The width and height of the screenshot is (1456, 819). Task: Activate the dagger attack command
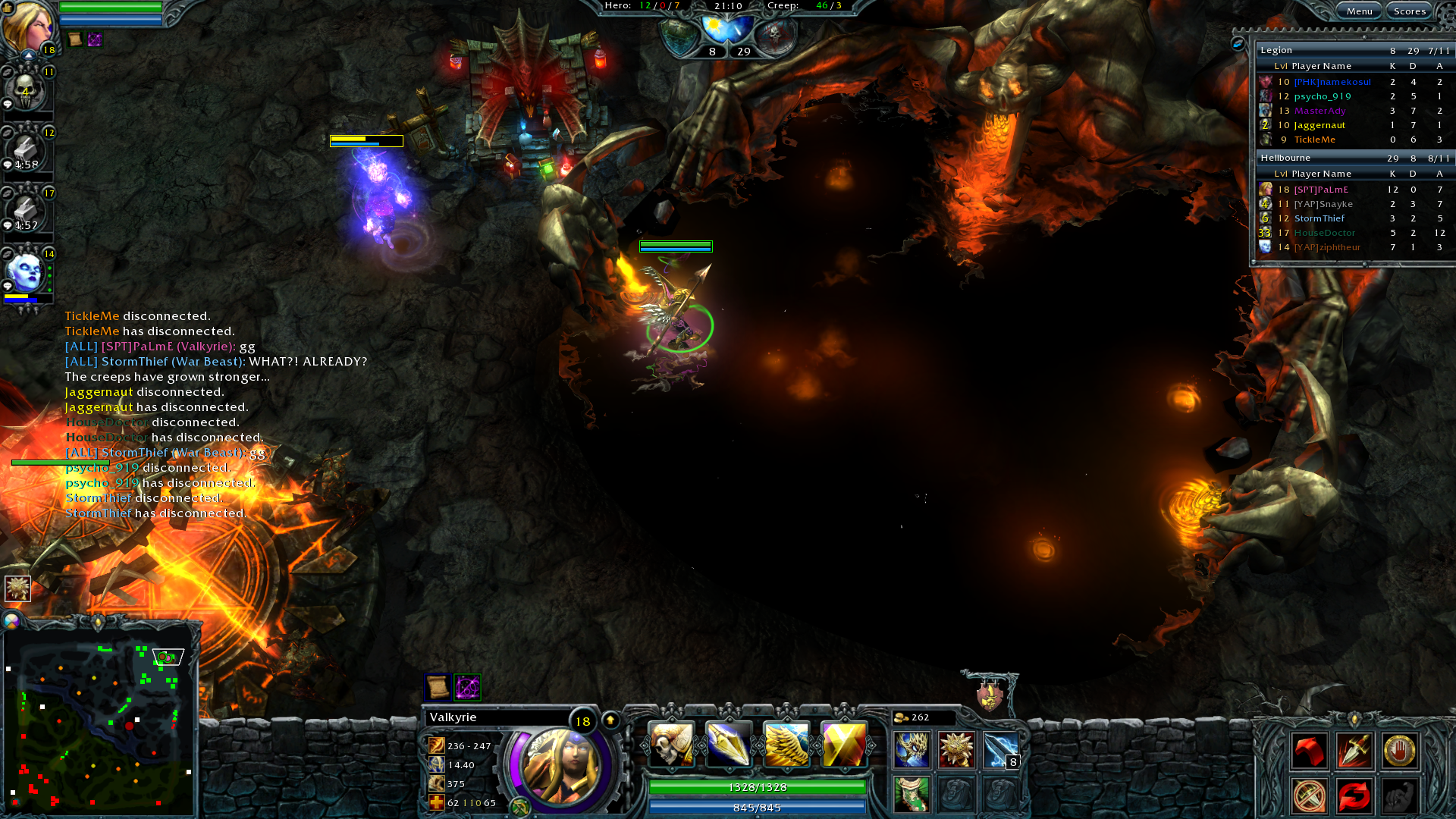[1354, 751]
